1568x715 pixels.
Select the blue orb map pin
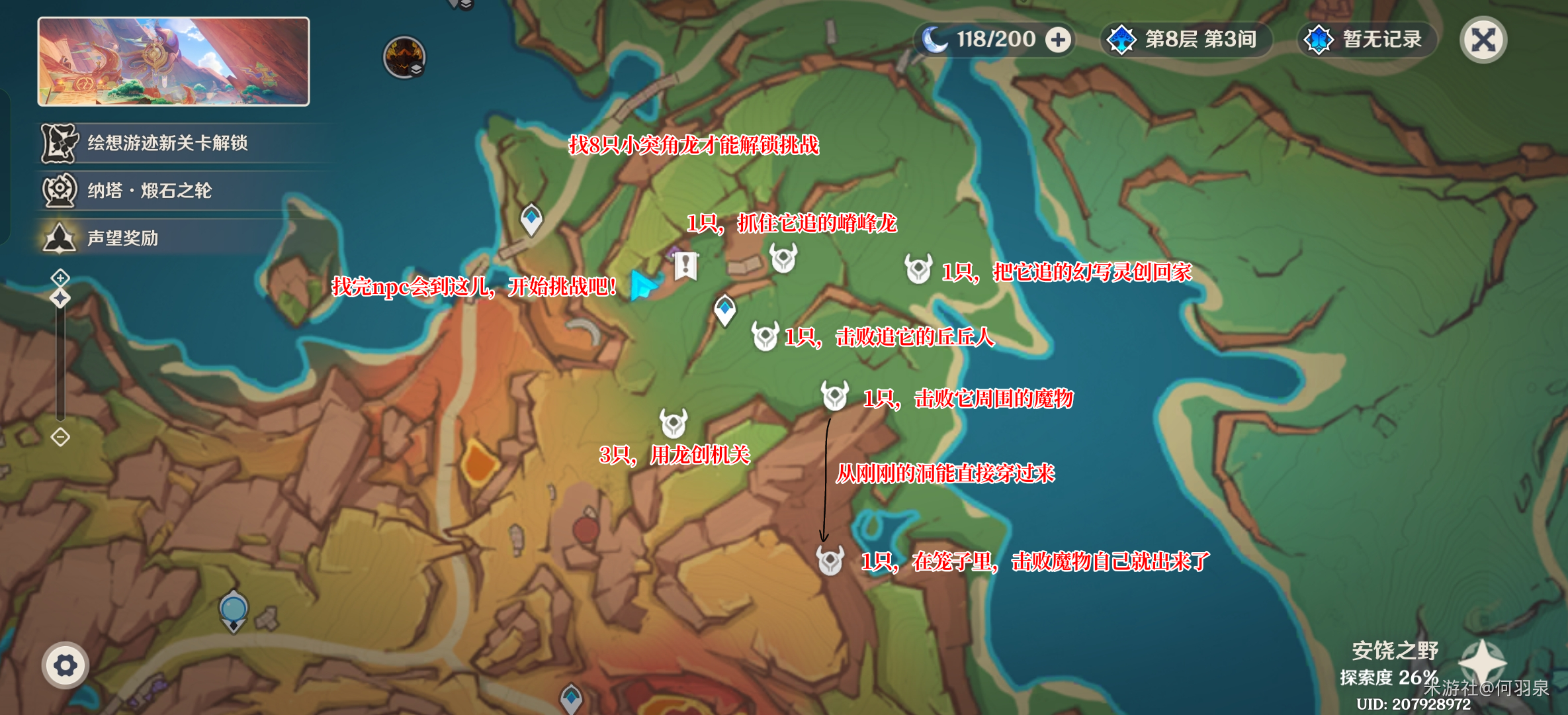234,609
